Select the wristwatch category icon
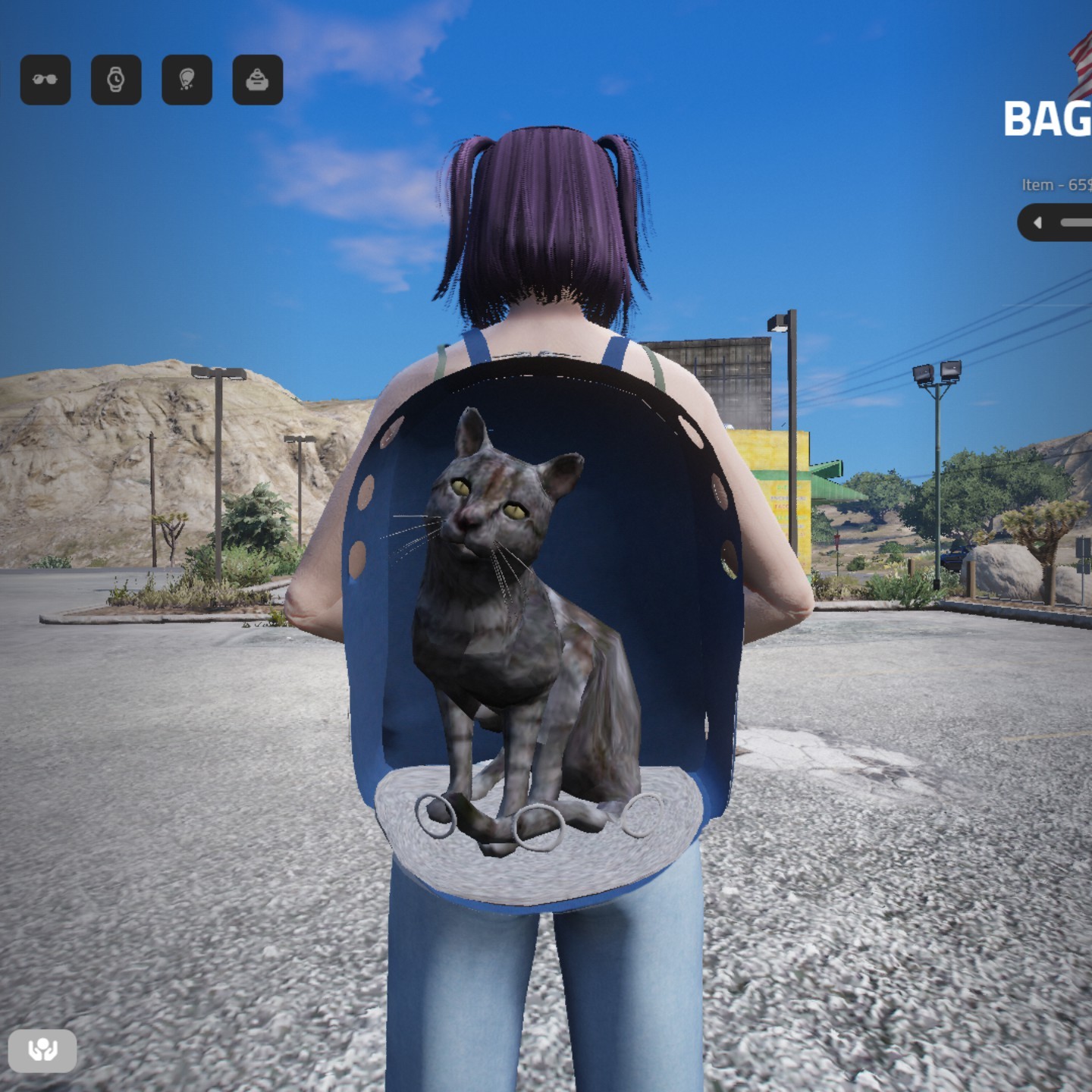This screenshot has width=1092, height=1092. click(x=116, y=80)
